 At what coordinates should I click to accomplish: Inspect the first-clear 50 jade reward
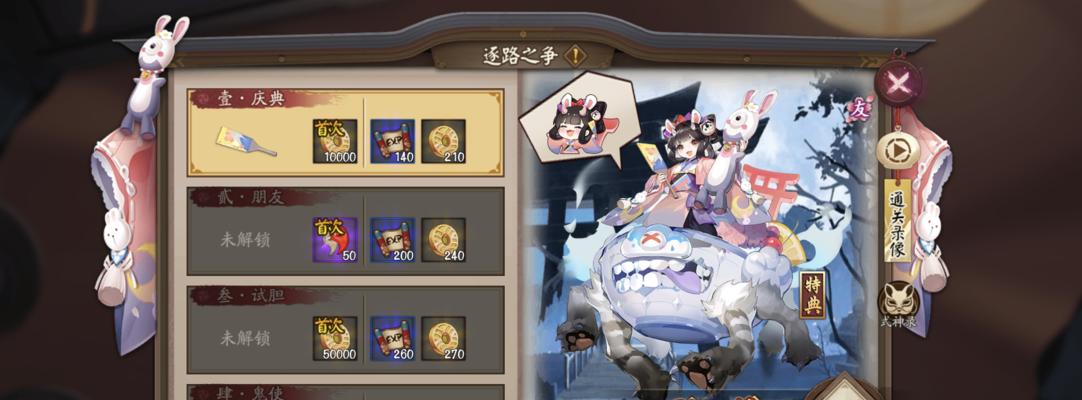click(334, 240)
